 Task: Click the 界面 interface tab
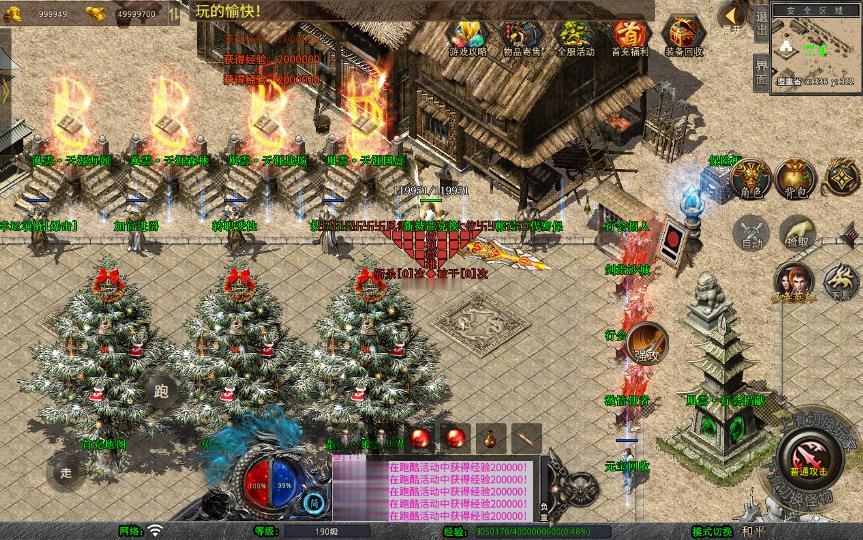[761, 74]
